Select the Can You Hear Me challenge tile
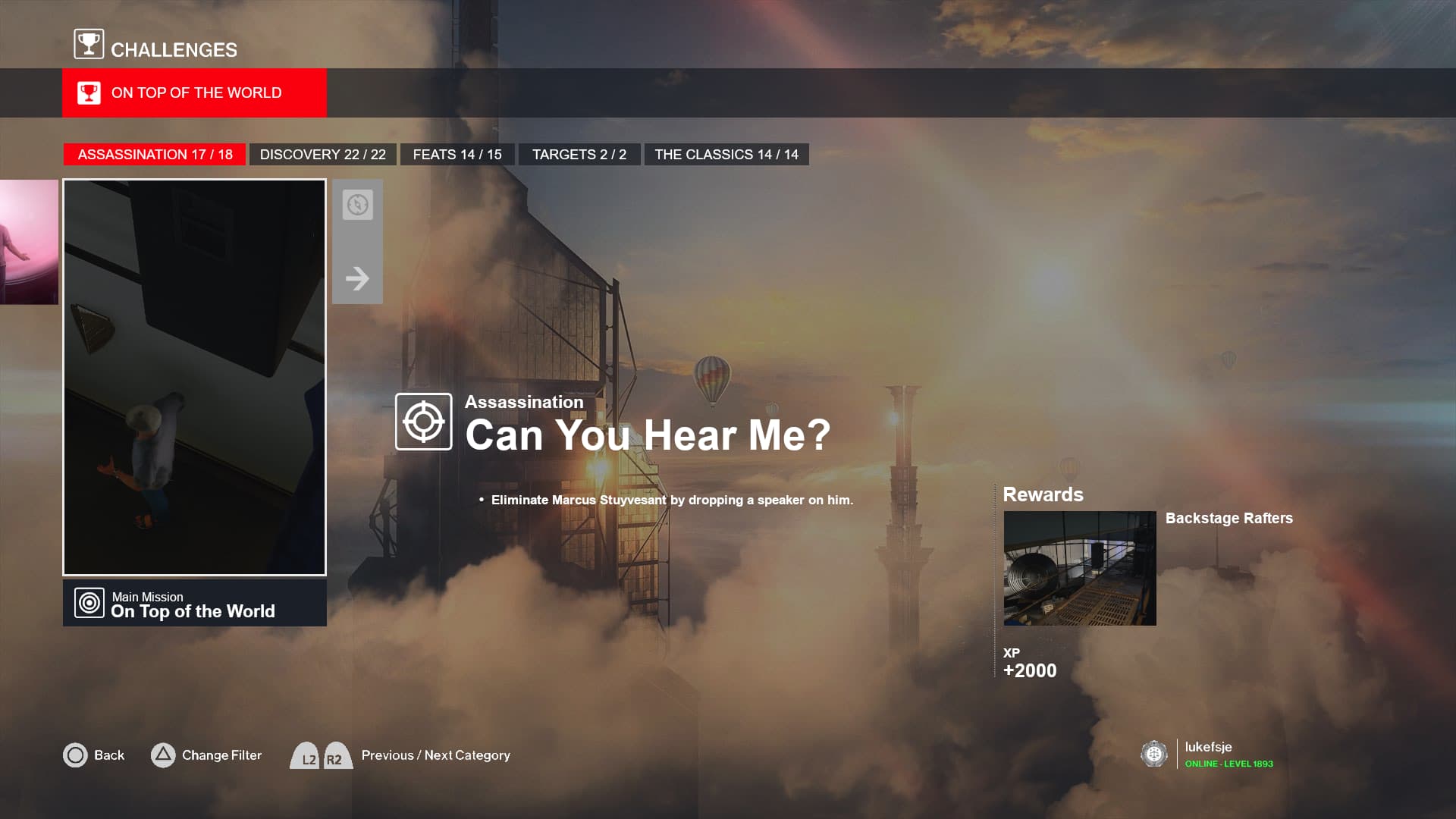This screenshot has height=819, width=1456. (x=194, y=377)
